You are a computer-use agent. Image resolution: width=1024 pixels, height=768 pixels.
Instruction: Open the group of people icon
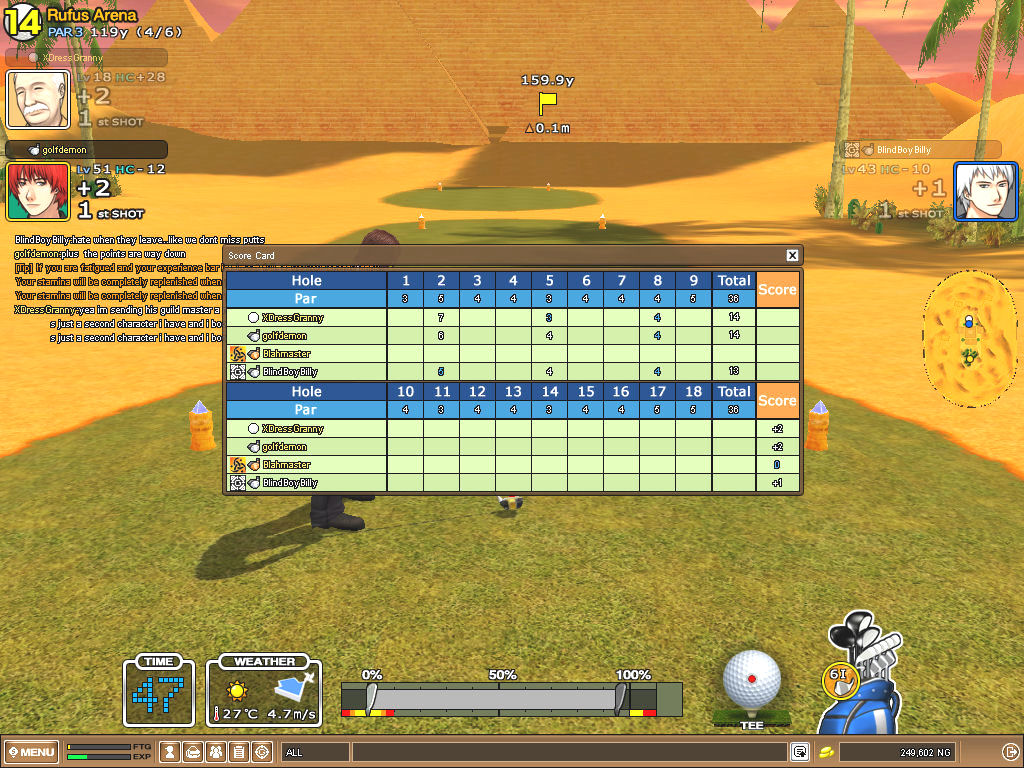click(x=217, y=752)
